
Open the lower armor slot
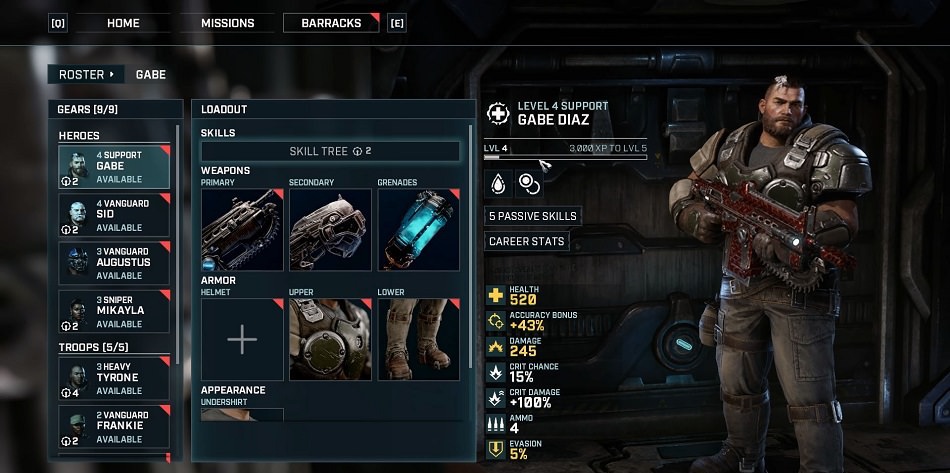pos(418,340)
